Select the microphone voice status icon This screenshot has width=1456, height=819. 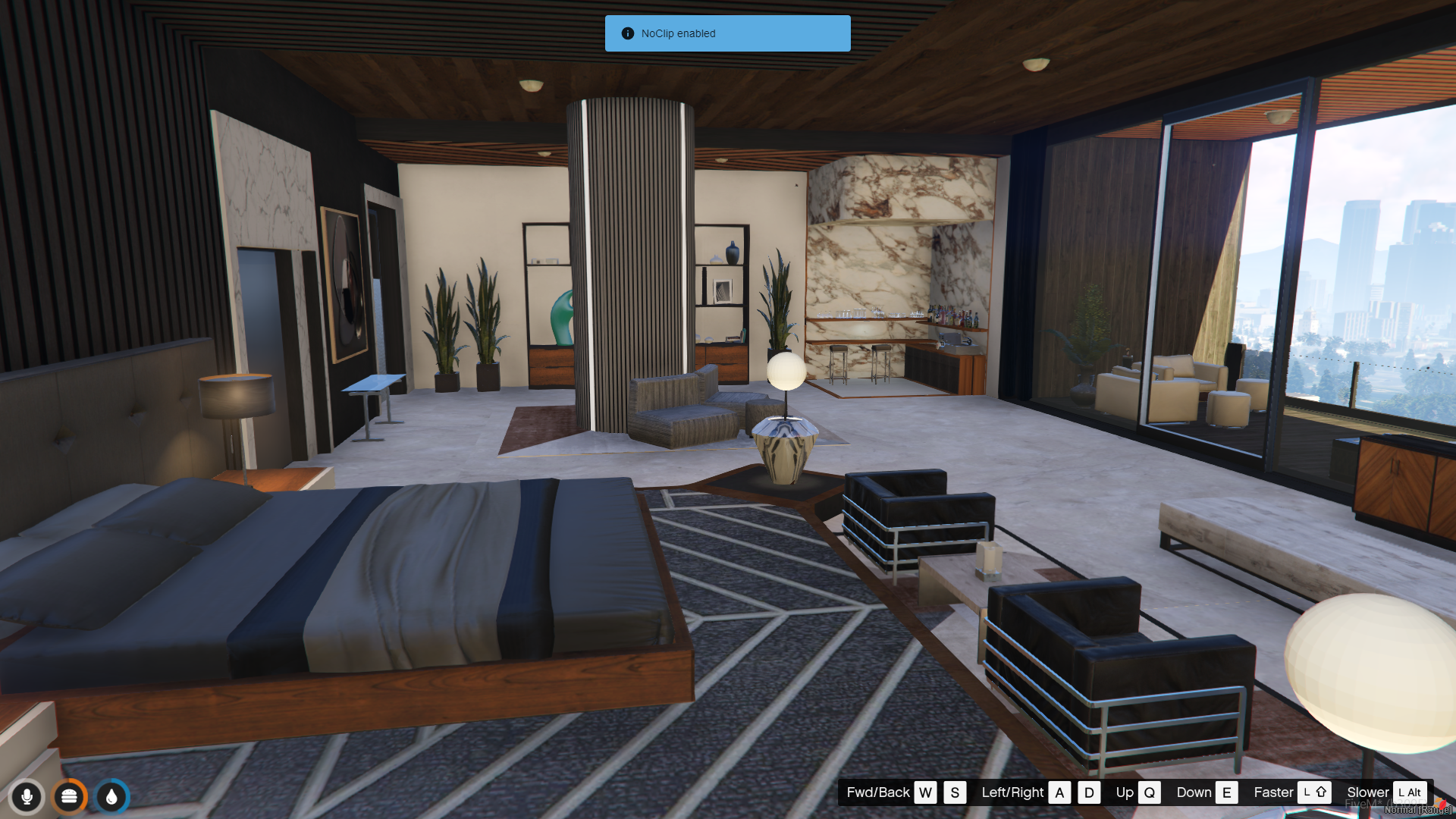click(x=27, y=796)
